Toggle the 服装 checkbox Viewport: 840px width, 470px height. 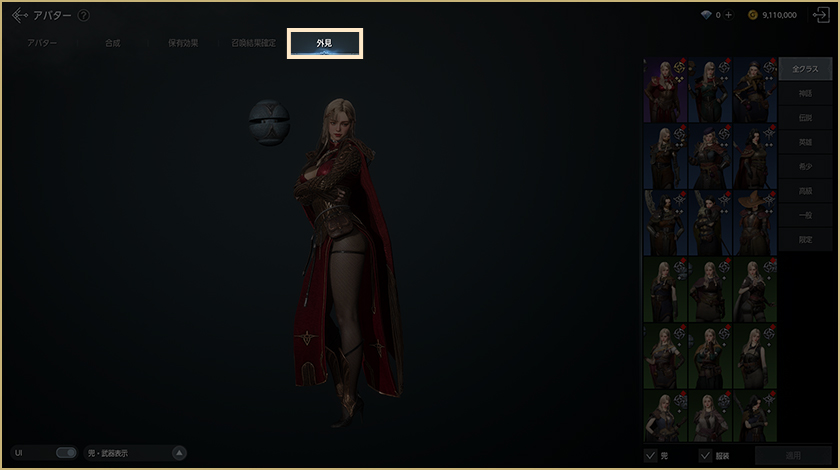705,455
